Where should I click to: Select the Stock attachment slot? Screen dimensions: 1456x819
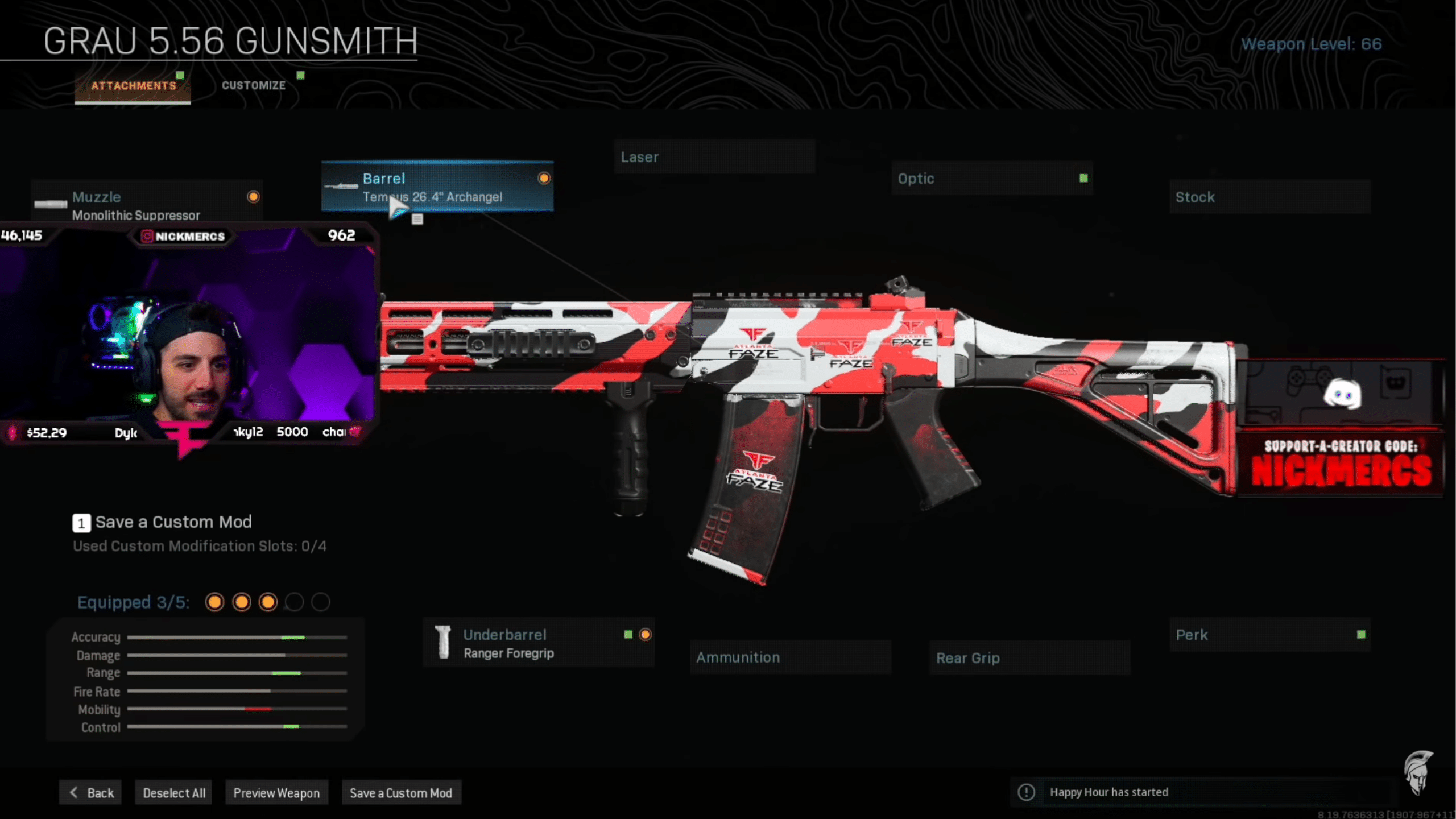point(1269,197)
